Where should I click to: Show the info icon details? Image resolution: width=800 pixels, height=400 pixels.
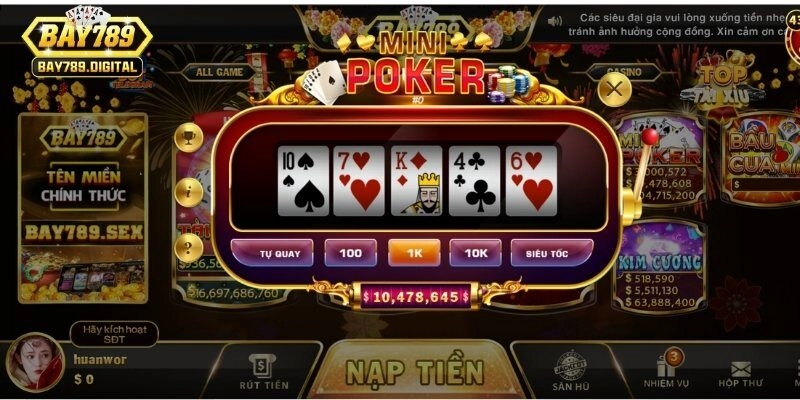(x=188, y=191)
